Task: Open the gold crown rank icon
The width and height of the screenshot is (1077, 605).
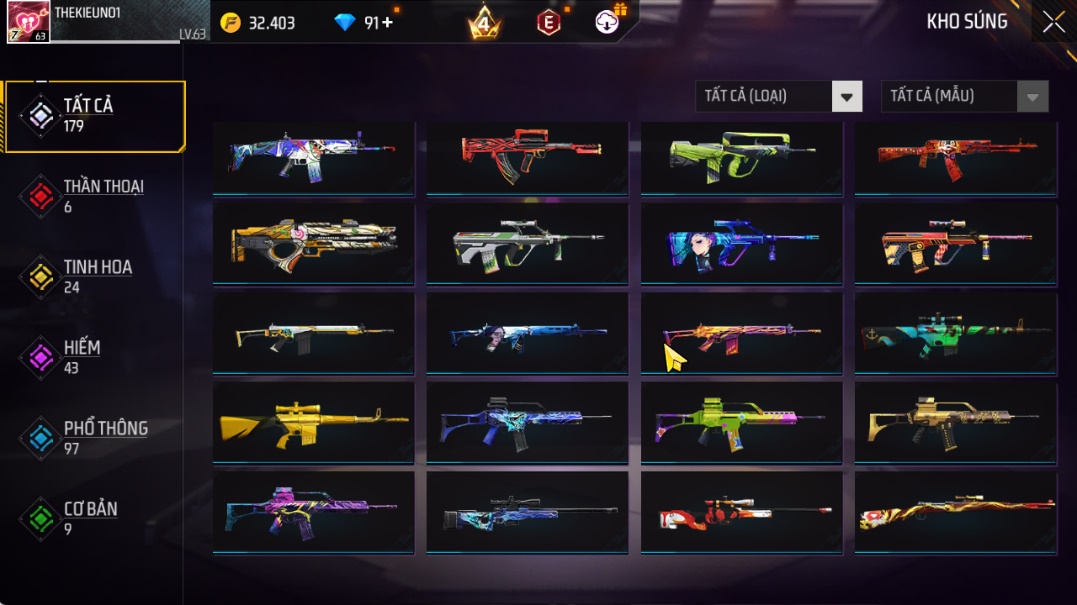Action: coord(484,22)
